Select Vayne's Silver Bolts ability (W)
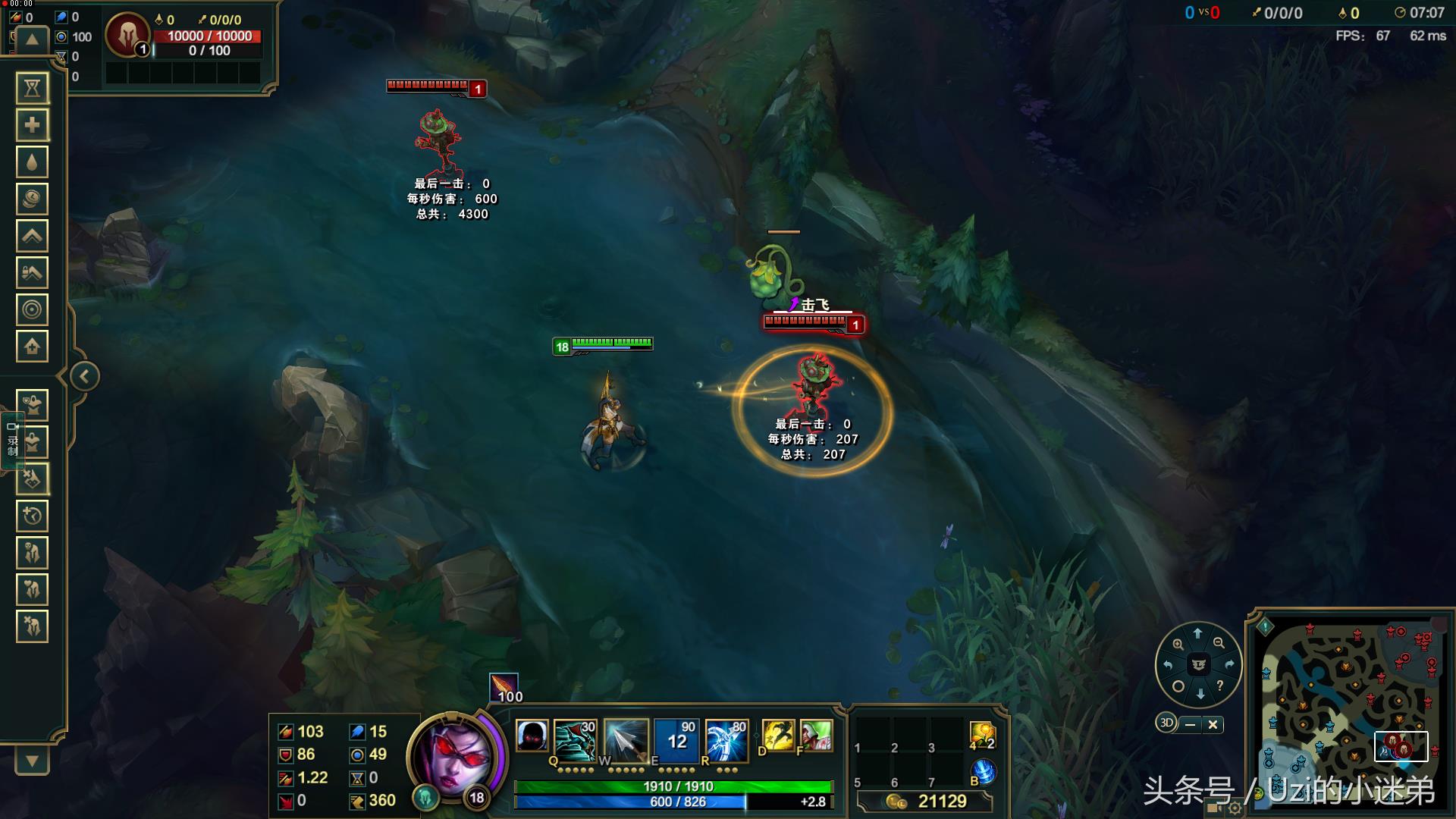The width and height of the screenshot is (1456, 819). (x=625, y=739)
